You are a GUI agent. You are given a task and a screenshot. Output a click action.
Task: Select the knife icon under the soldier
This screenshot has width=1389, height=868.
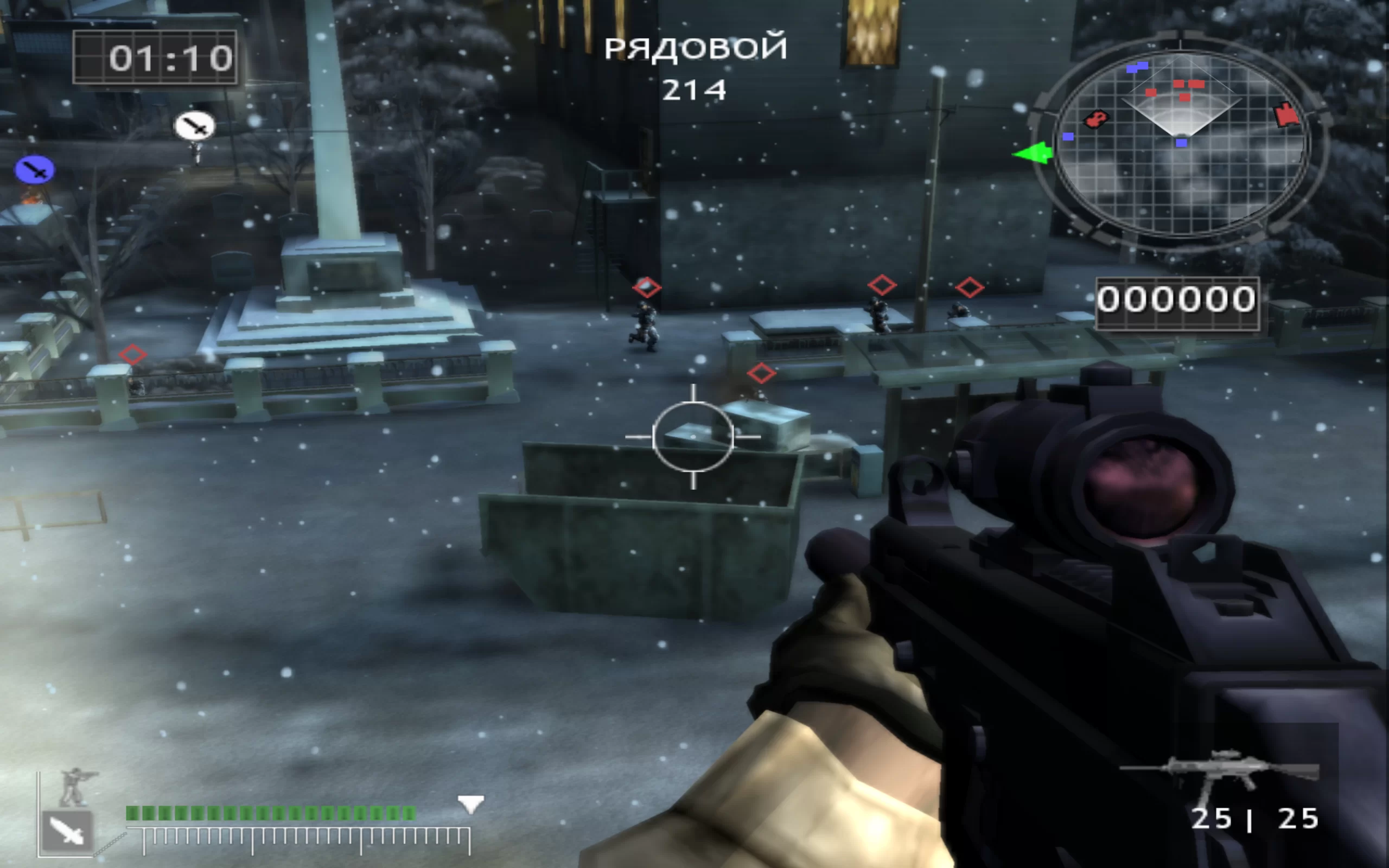[67, 831]
